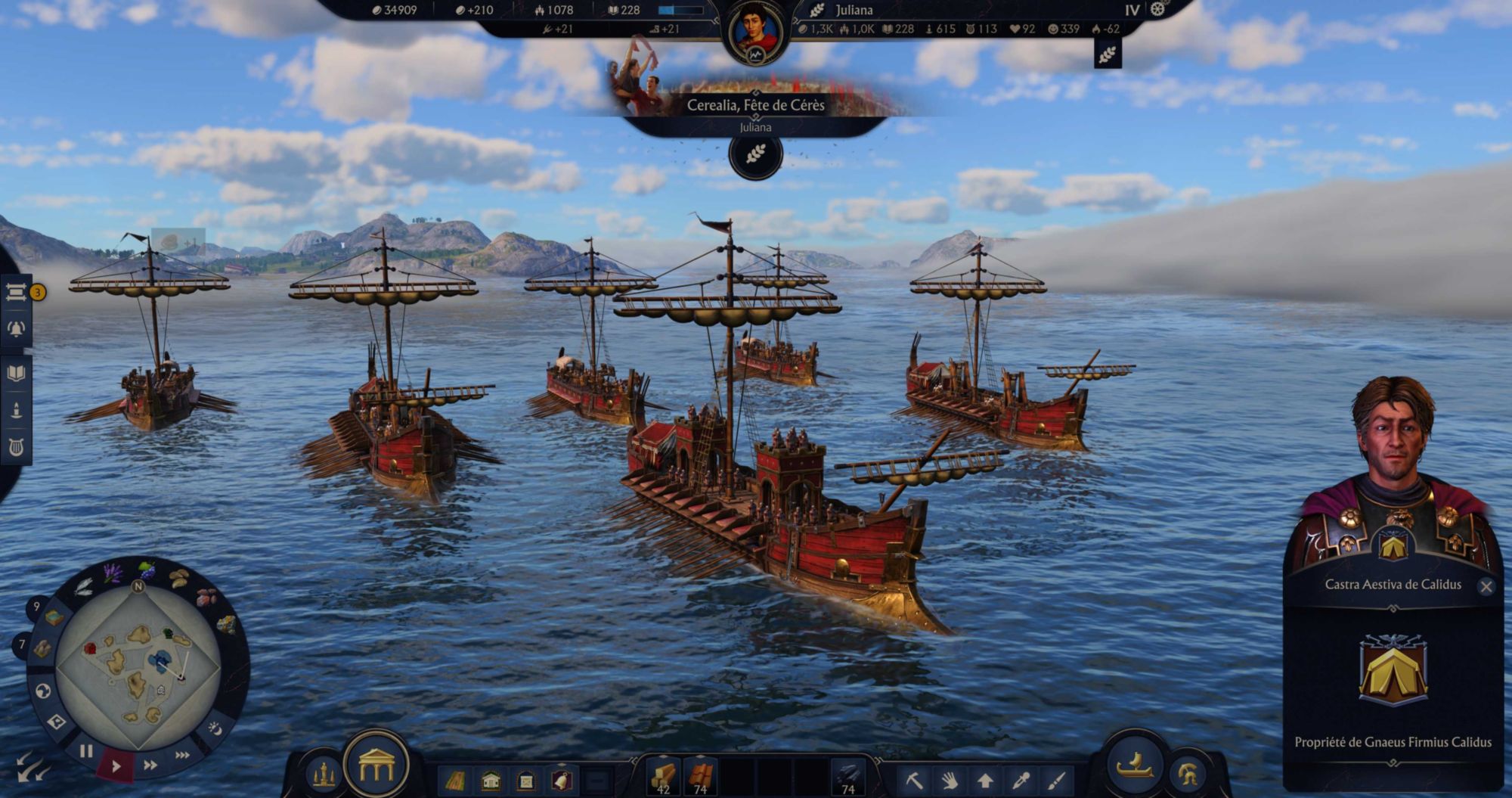Close the Castra Aestiva de Calidus panel

point(1486,587)
